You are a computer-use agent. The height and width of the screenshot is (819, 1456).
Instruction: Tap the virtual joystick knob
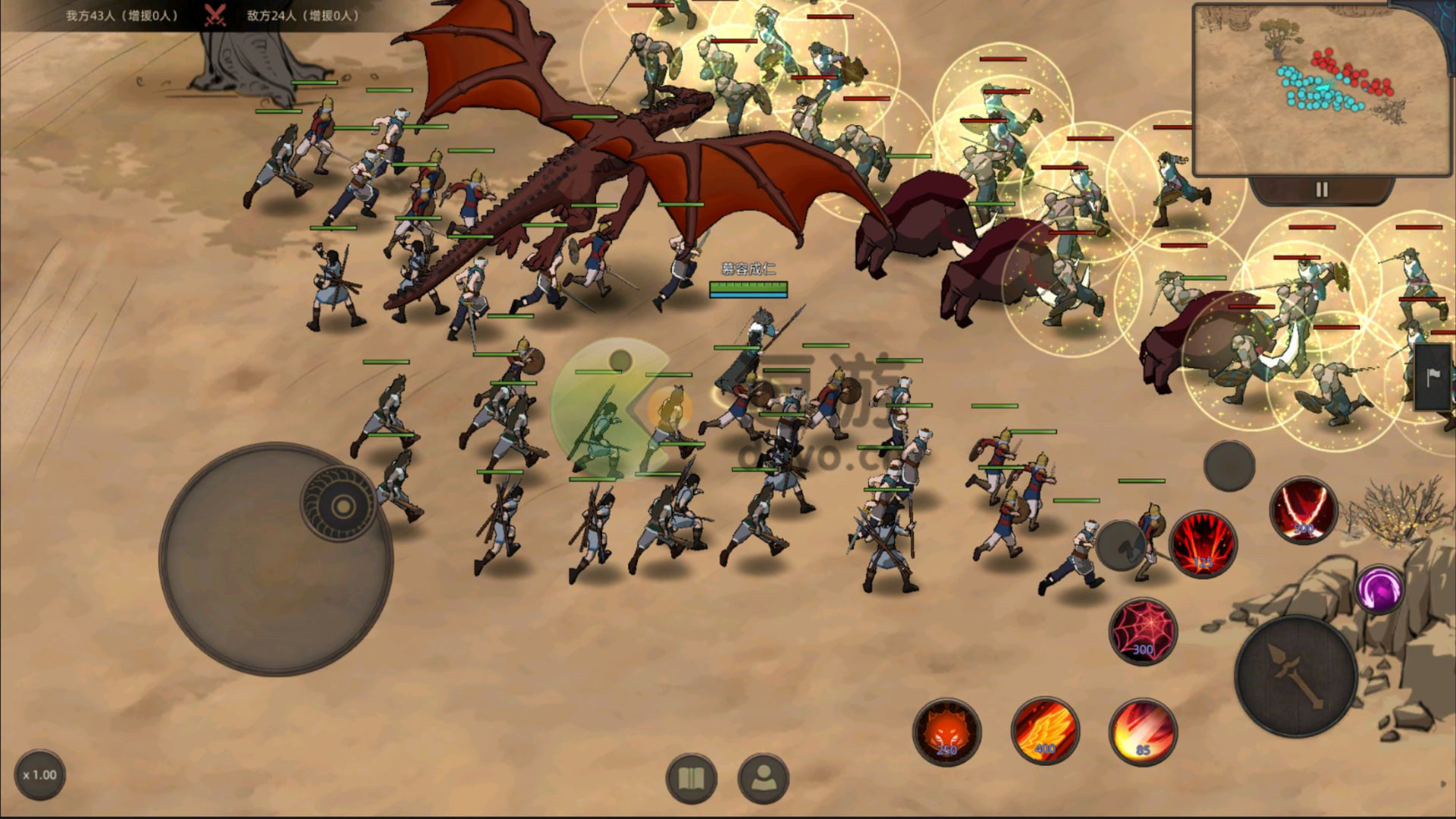pyautogui.click(x=340, y=504)
